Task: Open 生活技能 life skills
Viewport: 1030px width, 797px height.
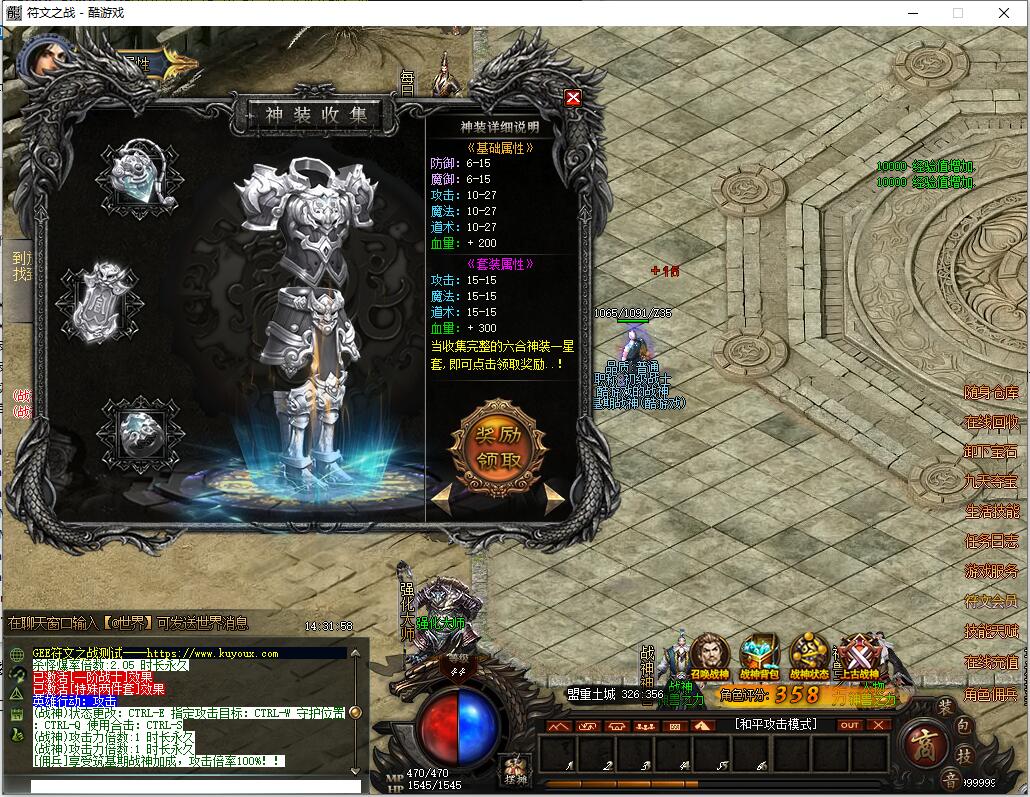Action: pos(991,512)
